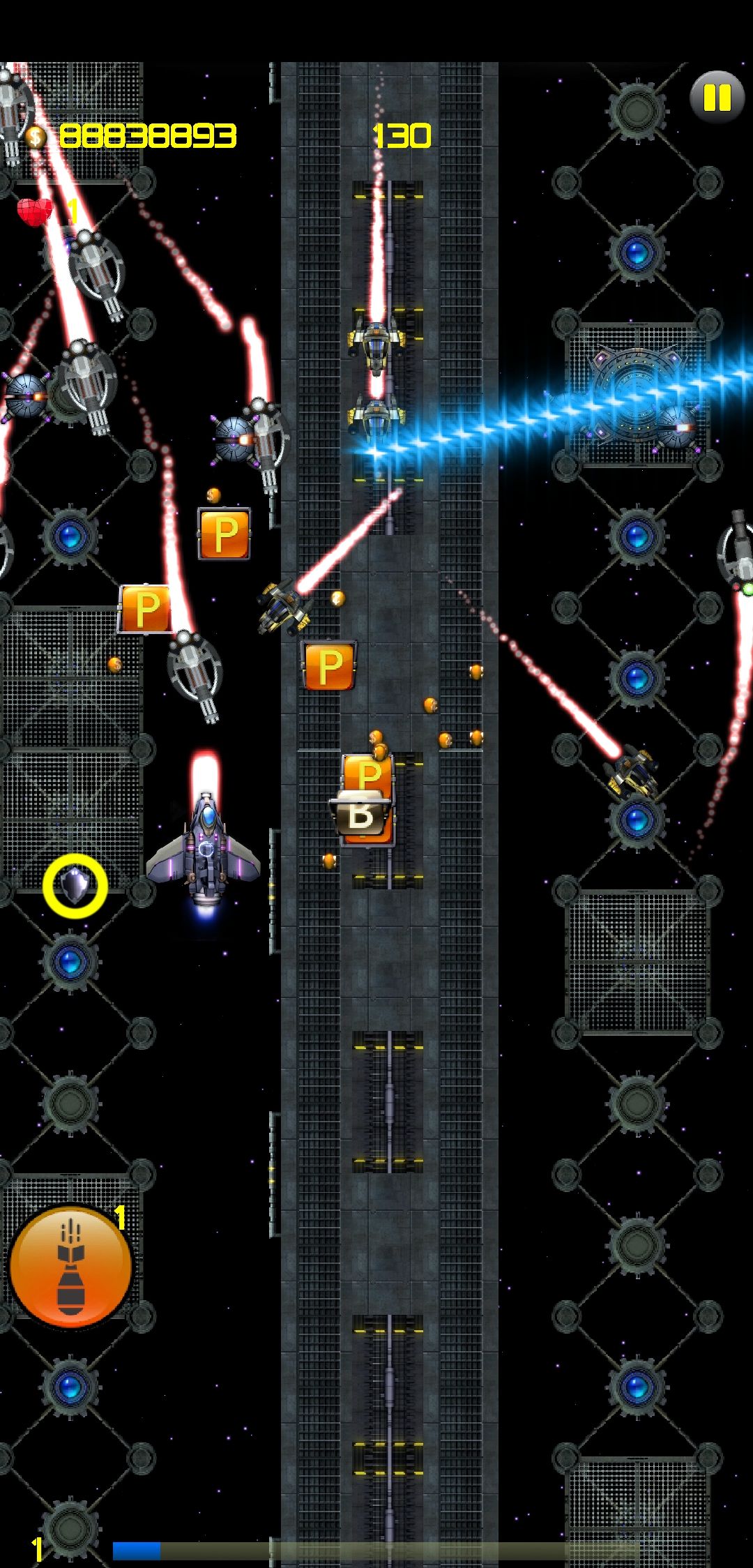Activate the shield icon in the yellow ring
The image size is (753, 1568).
[75, 886]
